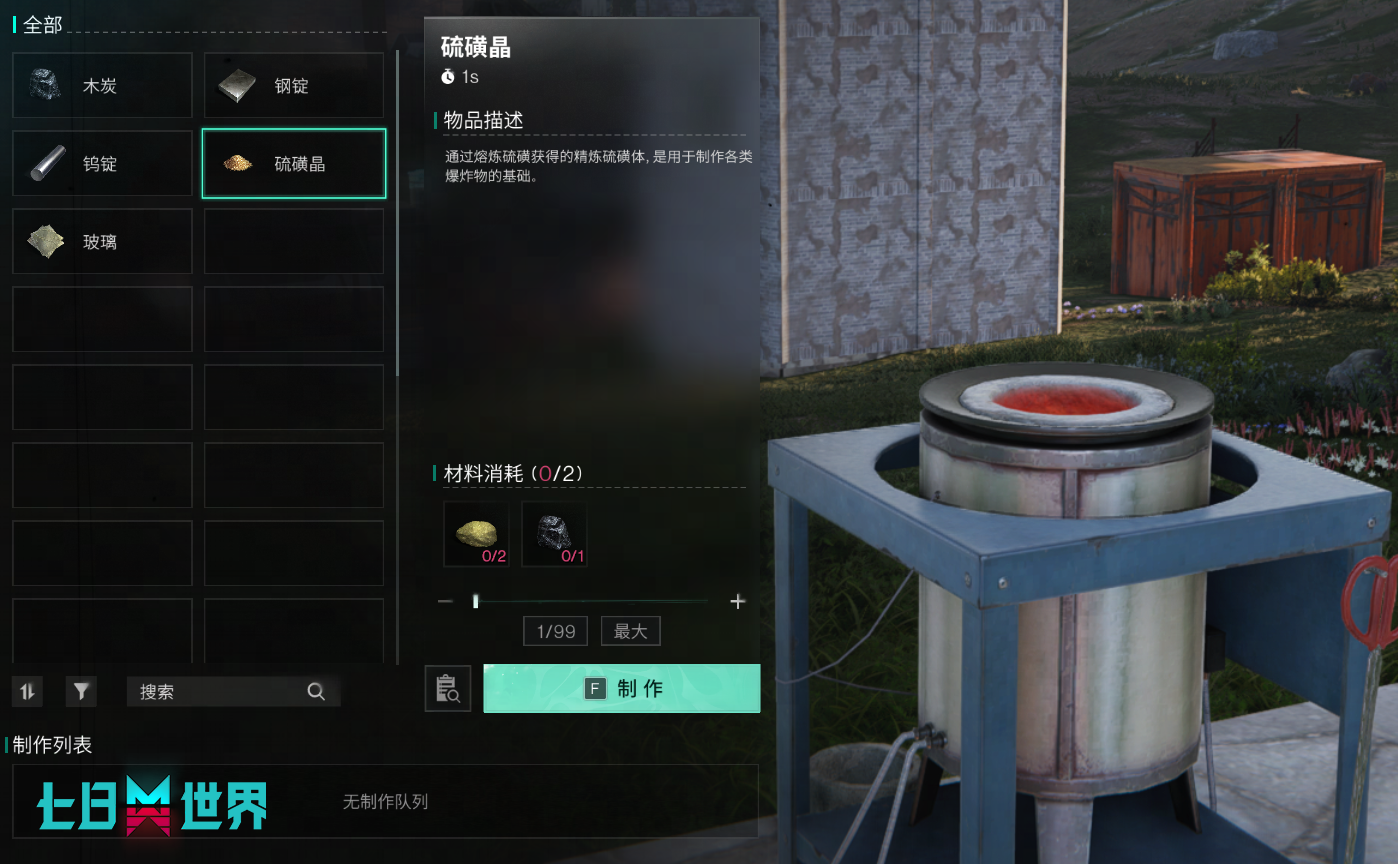Viewport: 1398px width, 864px height.
Task: Pick the 硫磺晶 sulfur crystal recipe
Action: (294, 164)
